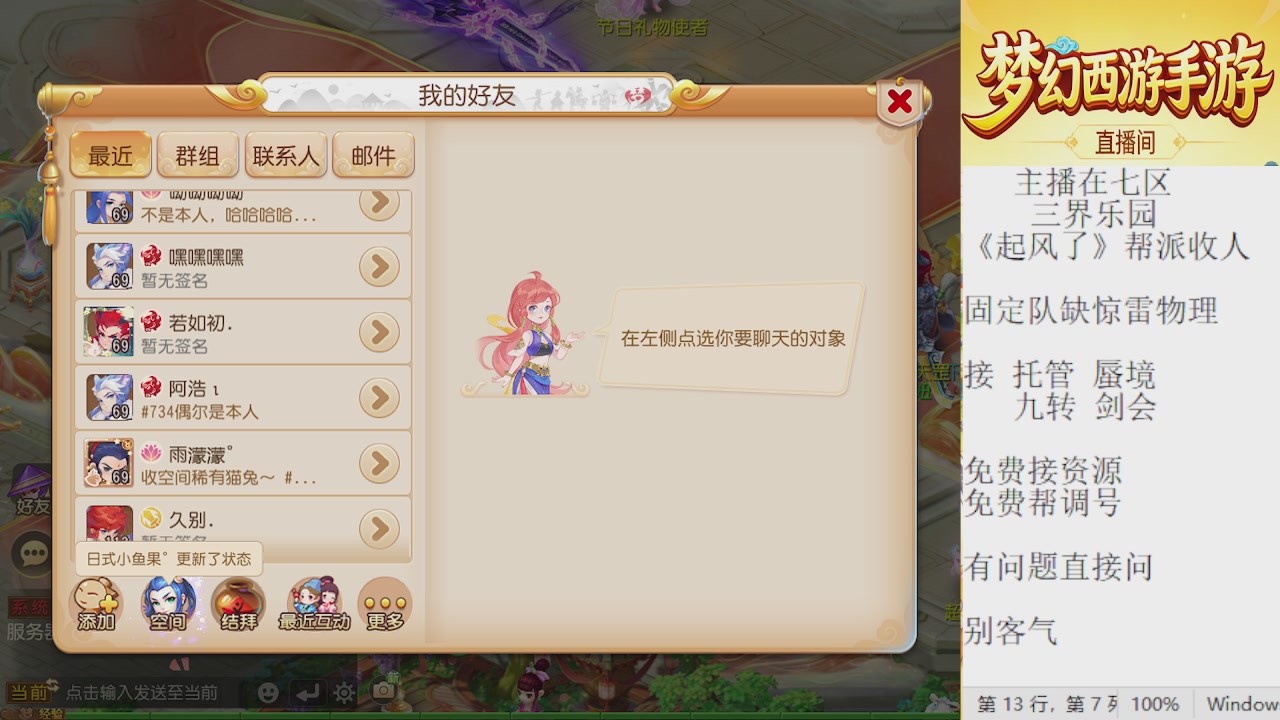Switch to the 联系人 (contacts) tab
Viewport: 1280px width, 720px height.
tap(286, 154)
